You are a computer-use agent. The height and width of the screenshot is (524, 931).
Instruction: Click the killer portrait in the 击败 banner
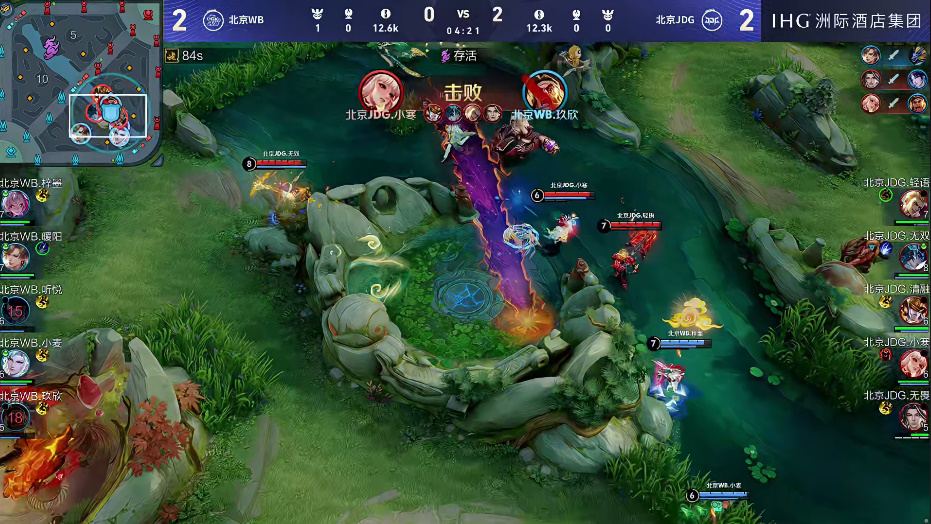(381, 91)
